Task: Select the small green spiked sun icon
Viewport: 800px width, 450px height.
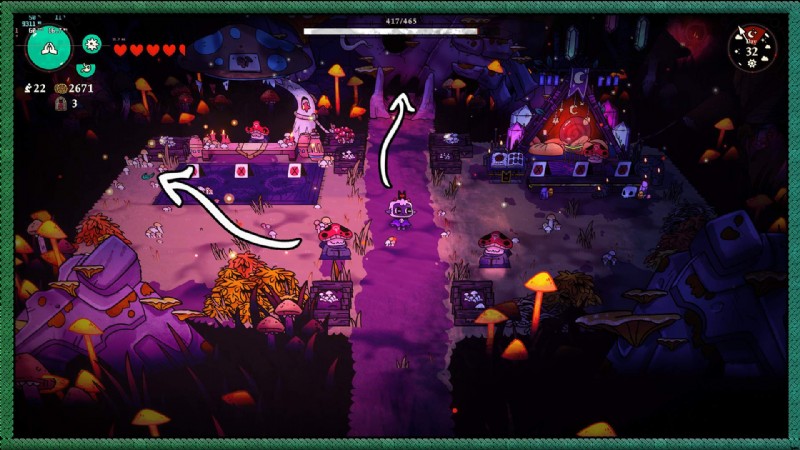Action: (92, 43)
